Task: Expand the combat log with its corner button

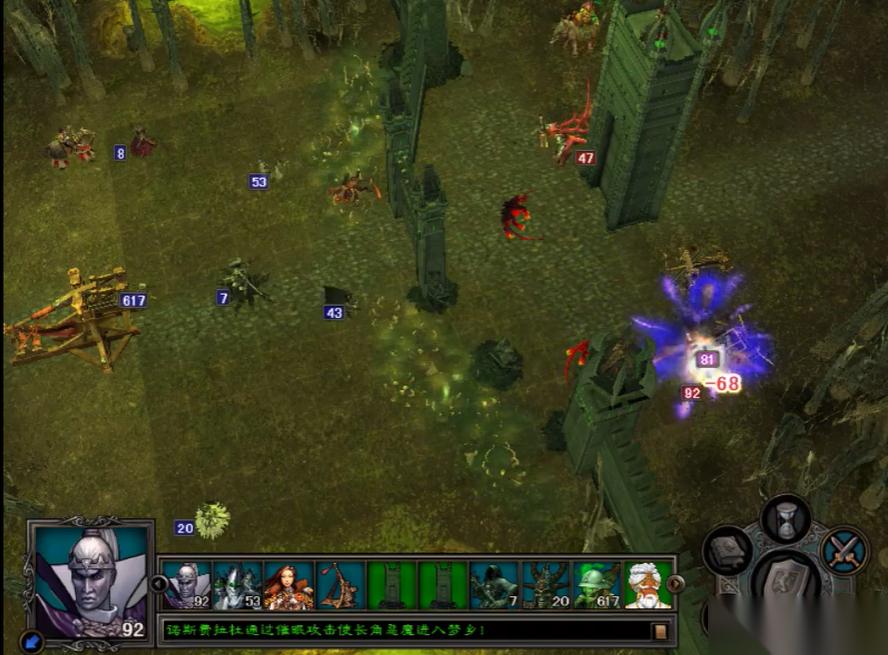Action: [660, 631]
